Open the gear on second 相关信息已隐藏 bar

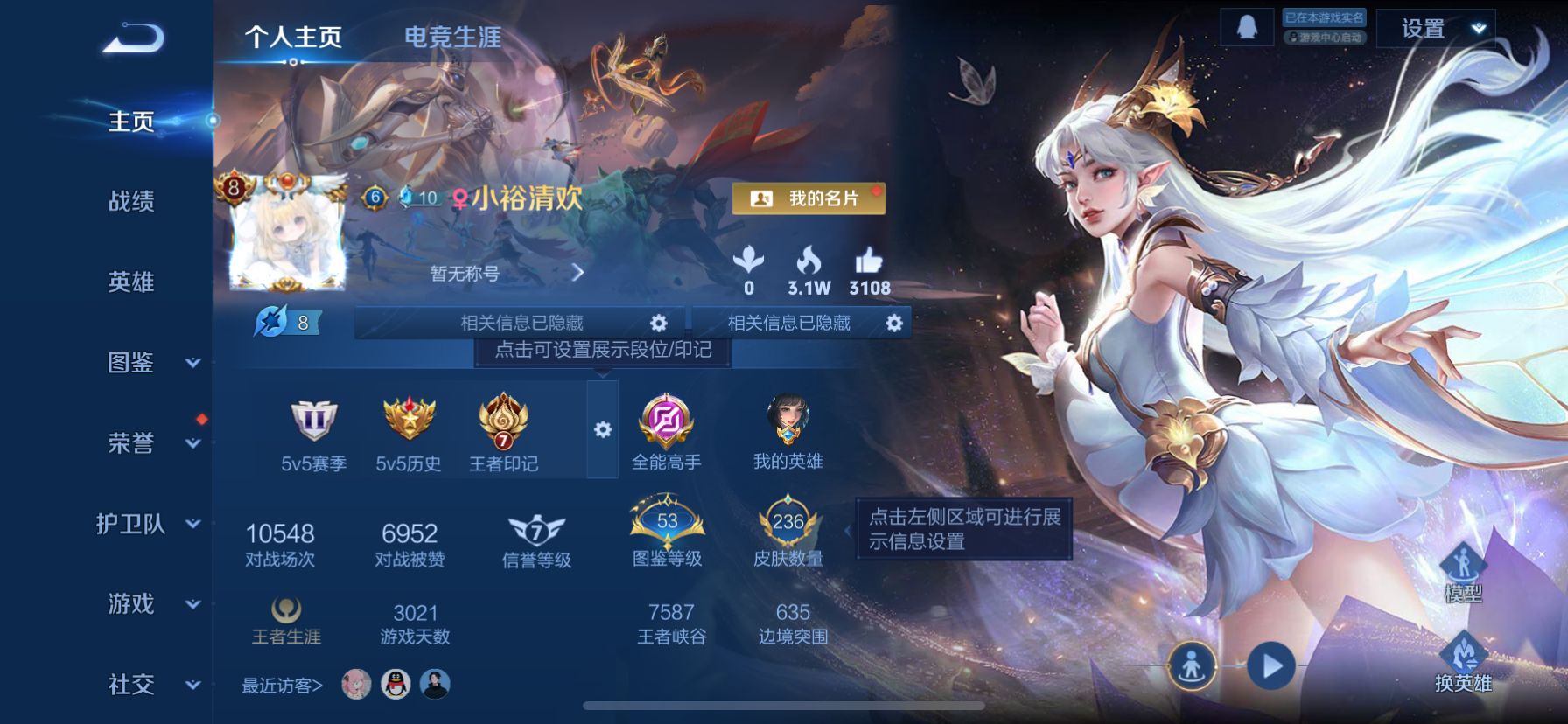tap(892, 323)
